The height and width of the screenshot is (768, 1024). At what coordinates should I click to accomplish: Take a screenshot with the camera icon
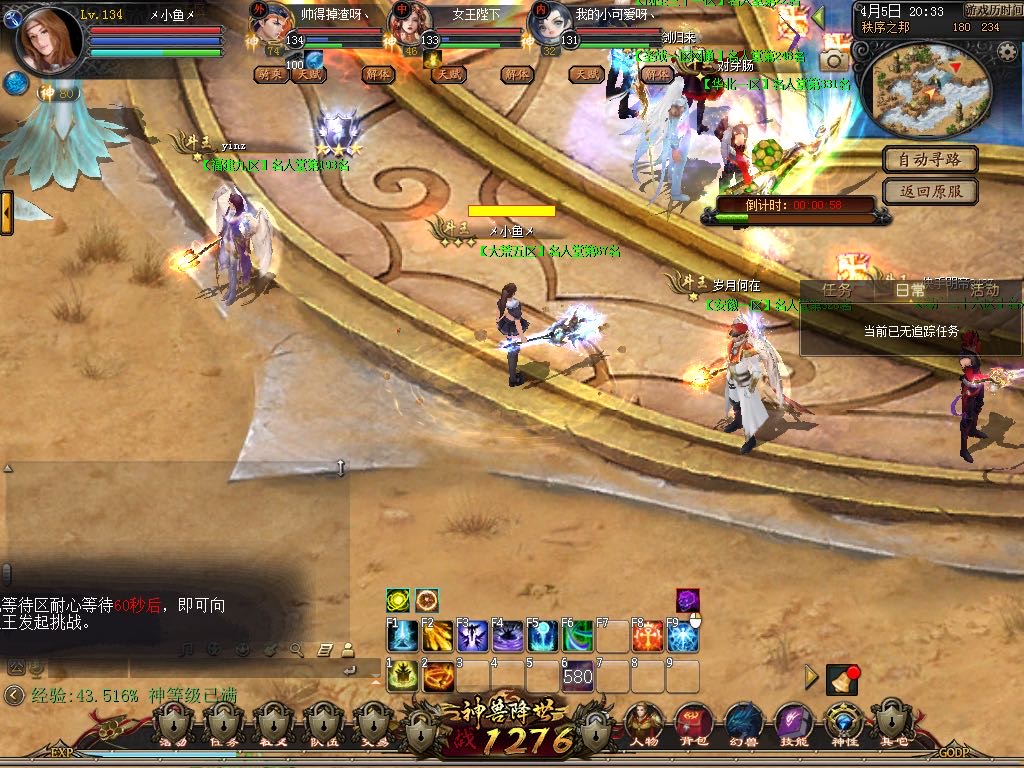[833, 61]
